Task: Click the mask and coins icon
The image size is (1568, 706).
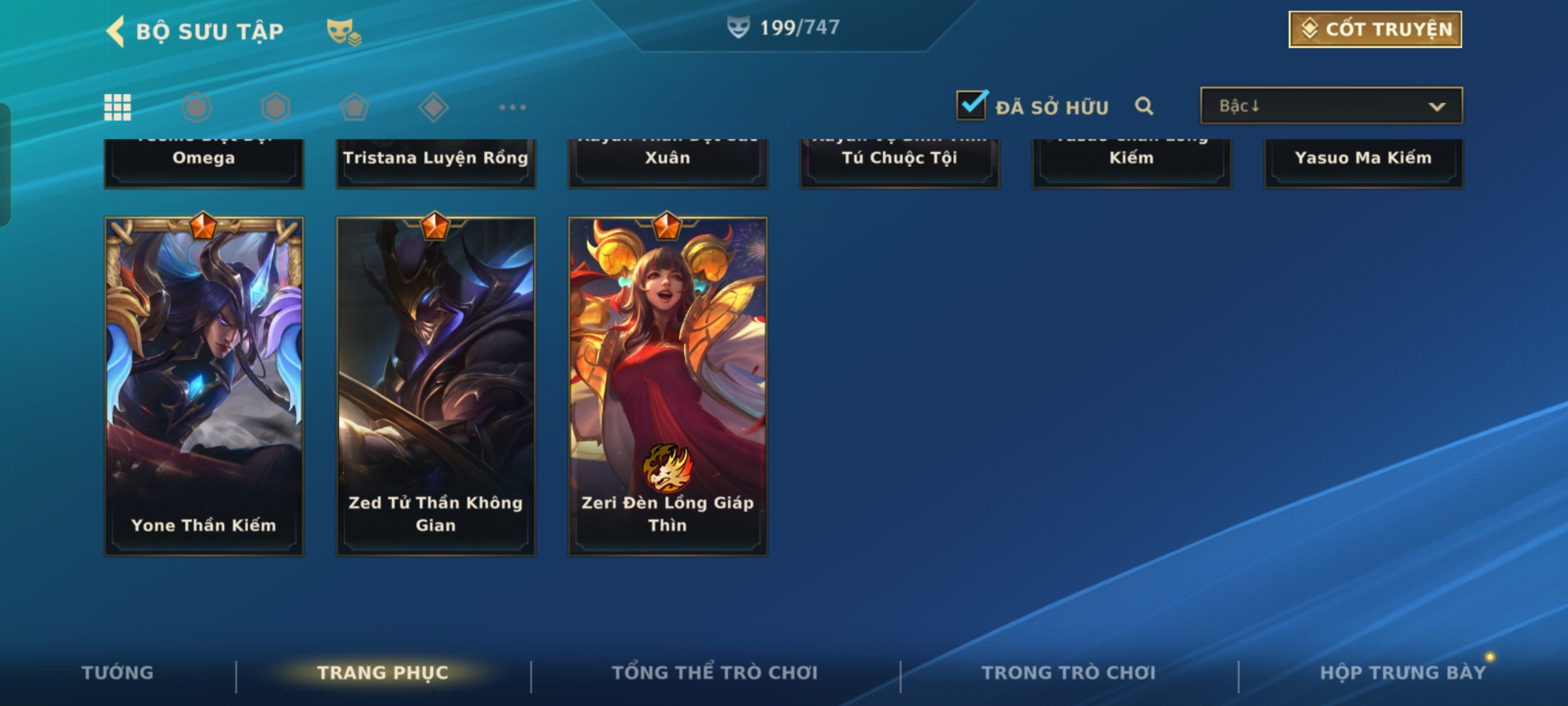Action: click(x=343, y=31)
